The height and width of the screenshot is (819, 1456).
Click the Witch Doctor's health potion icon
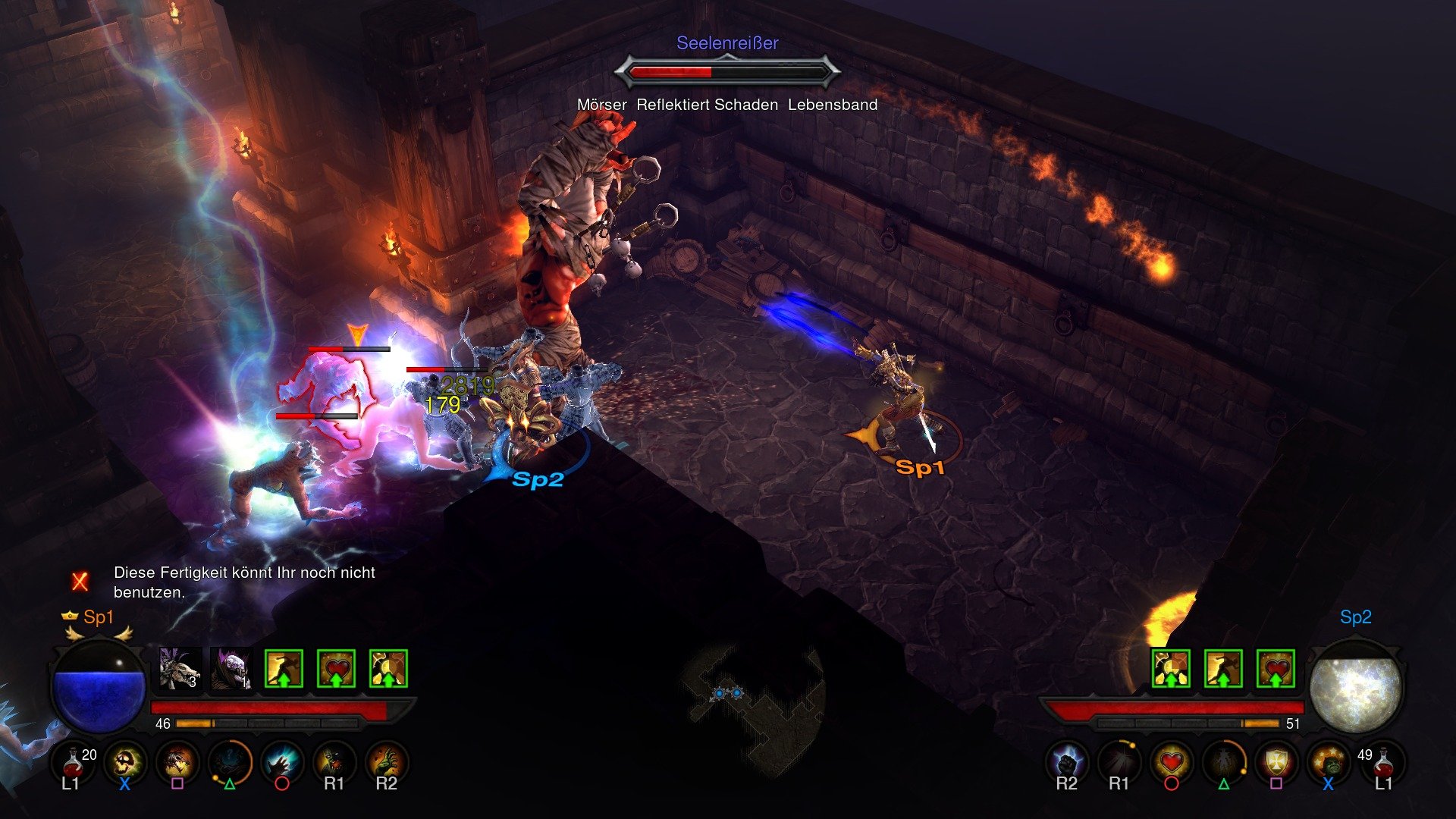tap(71, 763)
